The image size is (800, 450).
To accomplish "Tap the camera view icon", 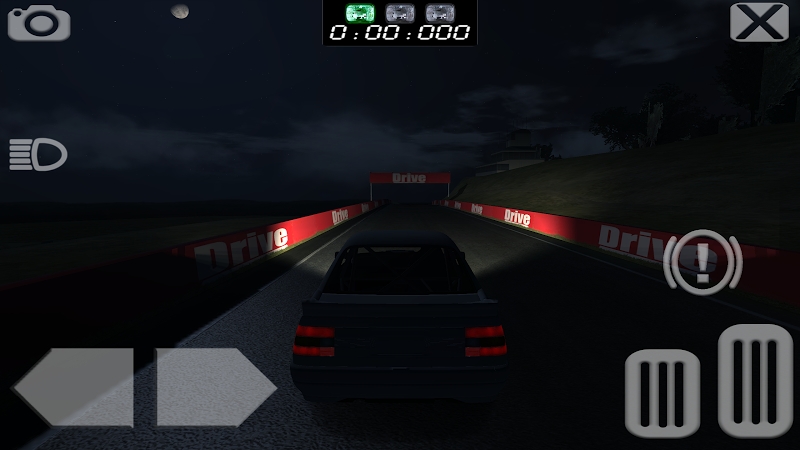I will (x=39, y=22).
